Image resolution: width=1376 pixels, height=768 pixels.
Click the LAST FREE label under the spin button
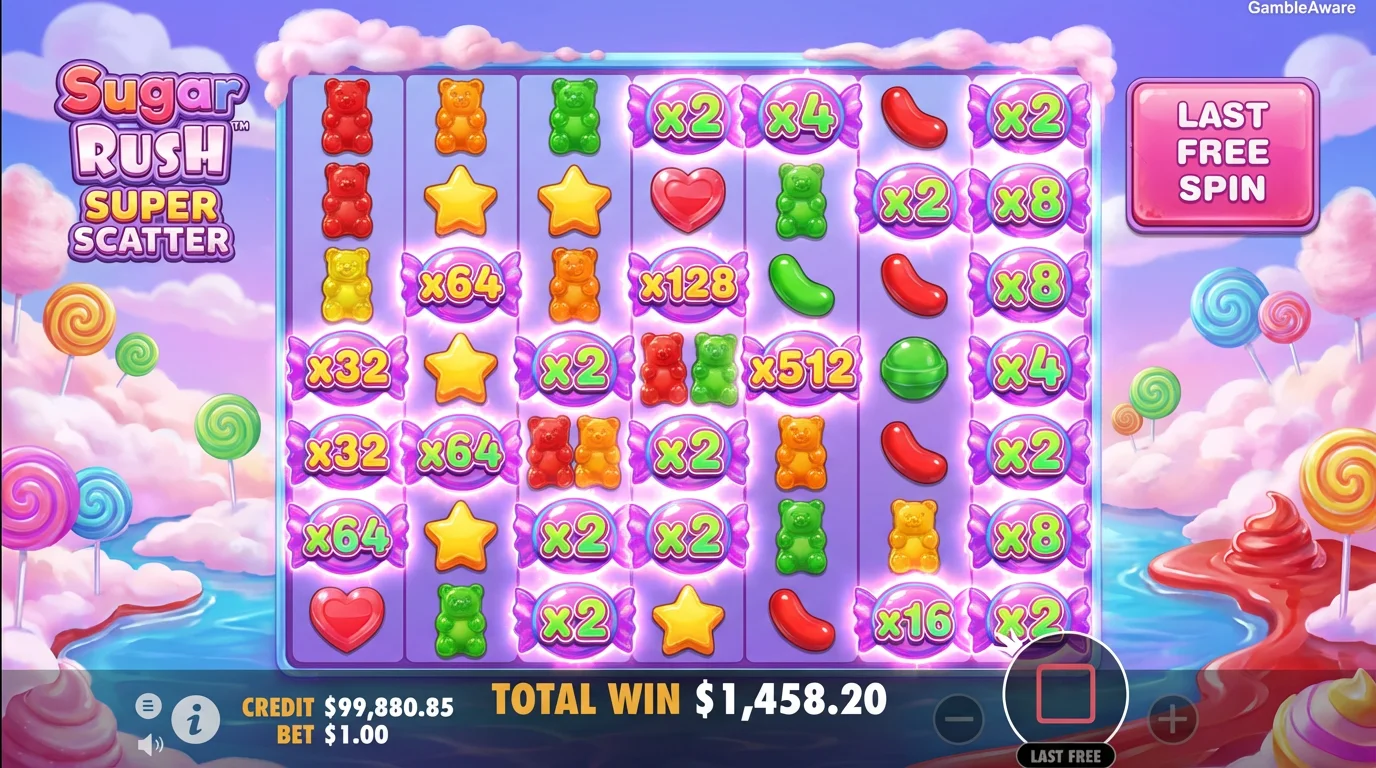point(1063,756)
